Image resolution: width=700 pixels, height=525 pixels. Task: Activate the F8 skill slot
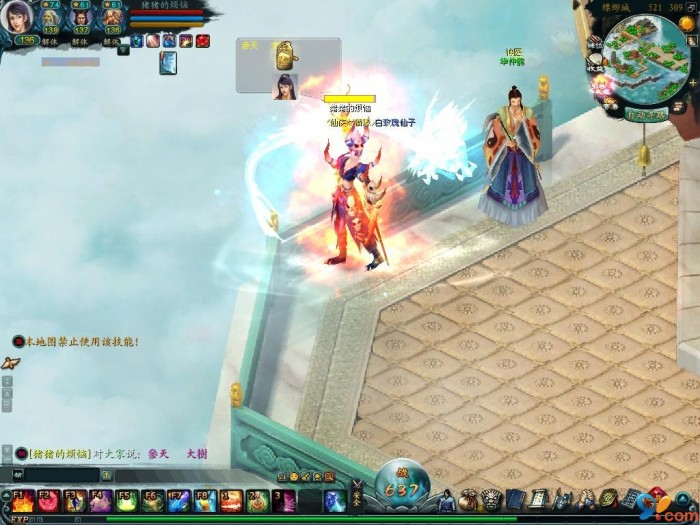(x=204, y=501)
